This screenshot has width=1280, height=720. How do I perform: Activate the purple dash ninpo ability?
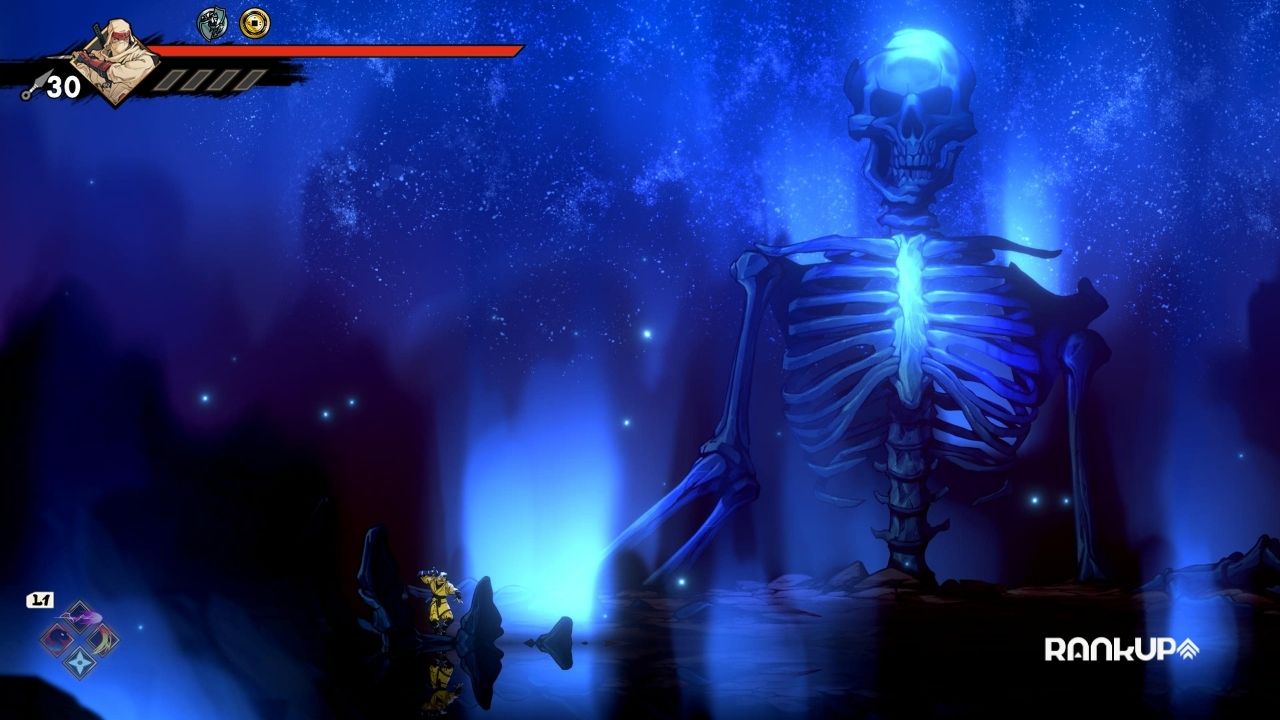click(79, 616)
